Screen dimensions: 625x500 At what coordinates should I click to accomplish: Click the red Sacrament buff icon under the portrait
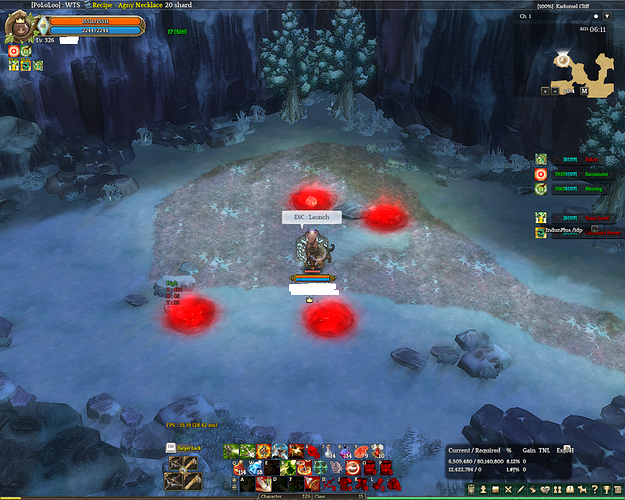14,50
